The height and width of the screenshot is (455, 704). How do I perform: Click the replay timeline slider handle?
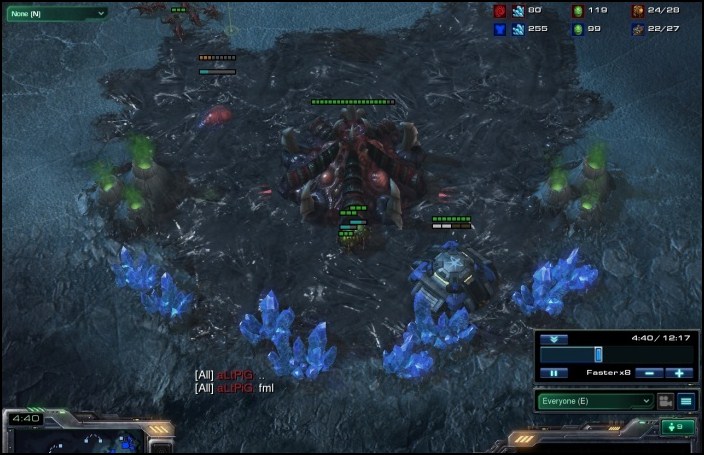click(x=598, y=354)
